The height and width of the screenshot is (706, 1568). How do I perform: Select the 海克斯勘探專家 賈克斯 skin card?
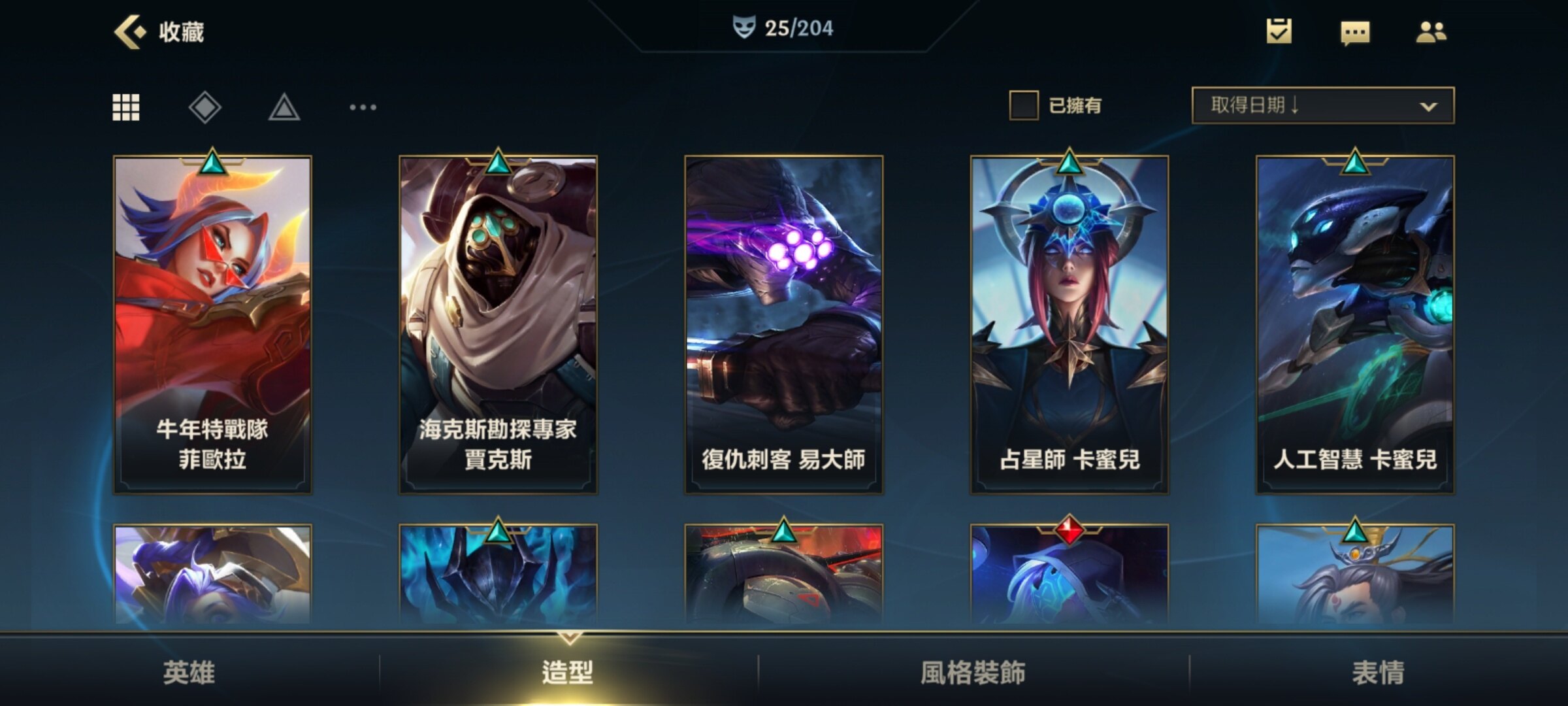[498, 324]
